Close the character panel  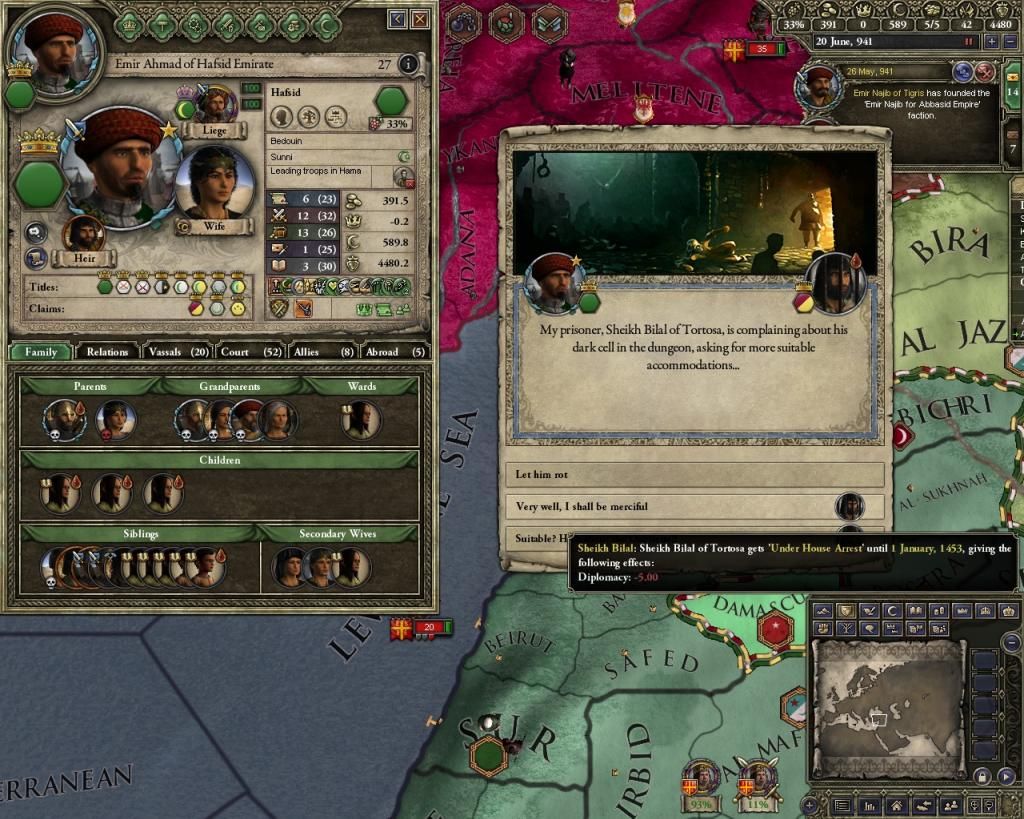tap(421, 18)
